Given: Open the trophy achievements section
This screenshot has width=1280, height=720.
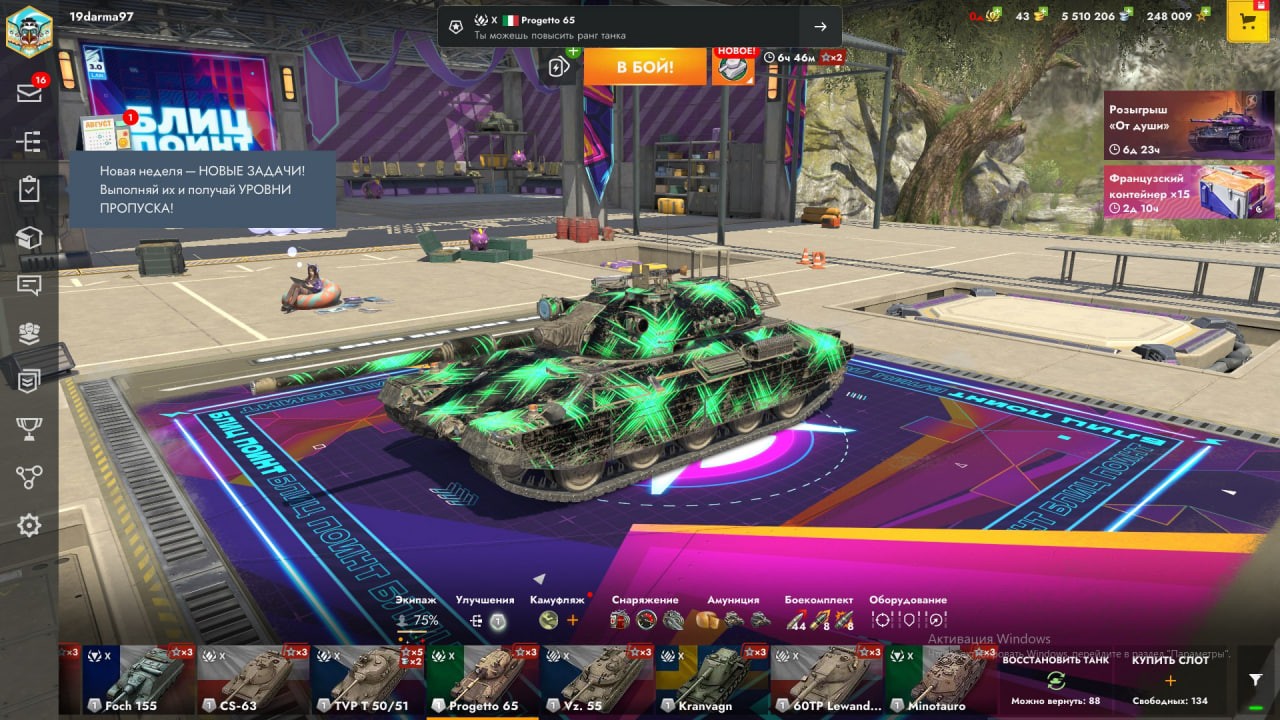Looking at the screenshot, I should 29,429.
